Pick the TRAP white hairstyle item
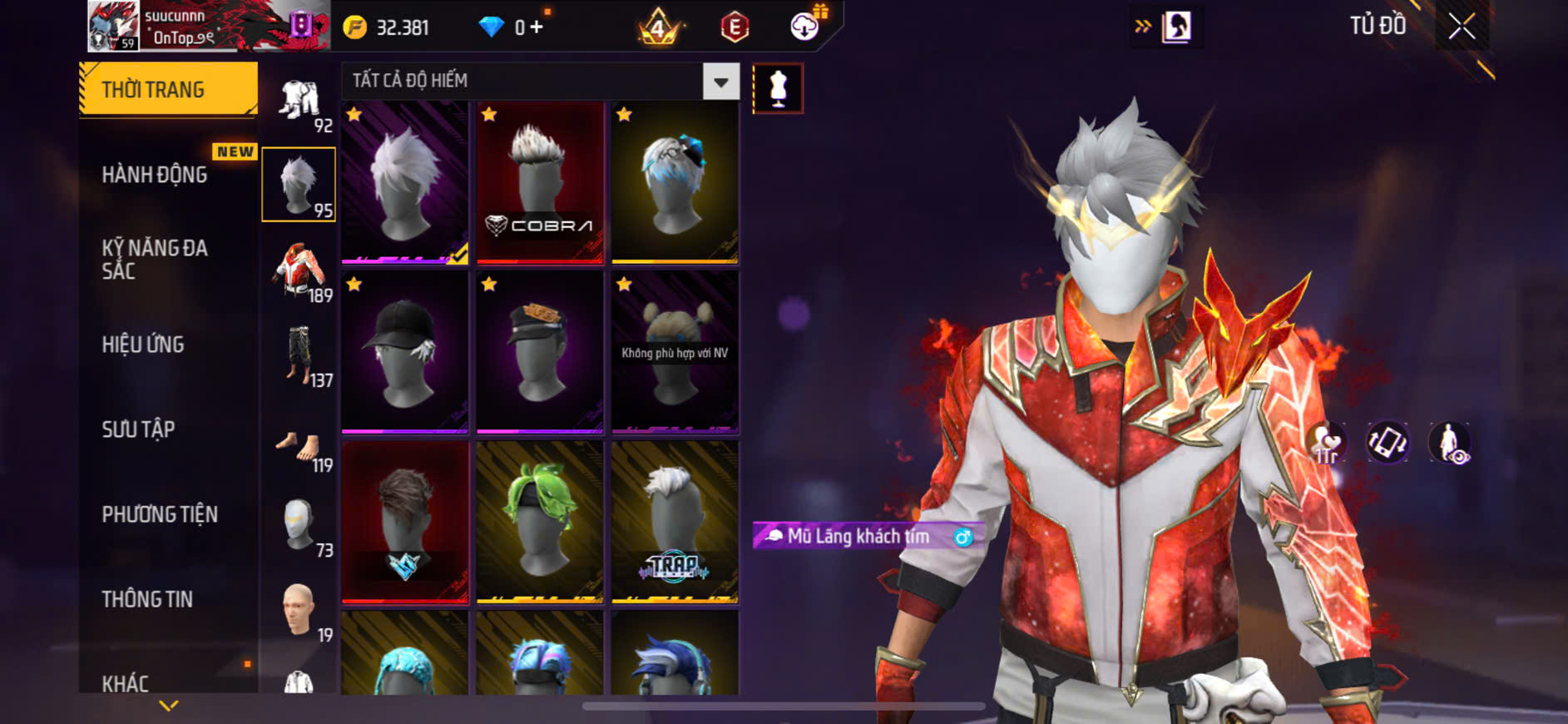Viewport: 1568px width, 724px height. pos(675,522)
